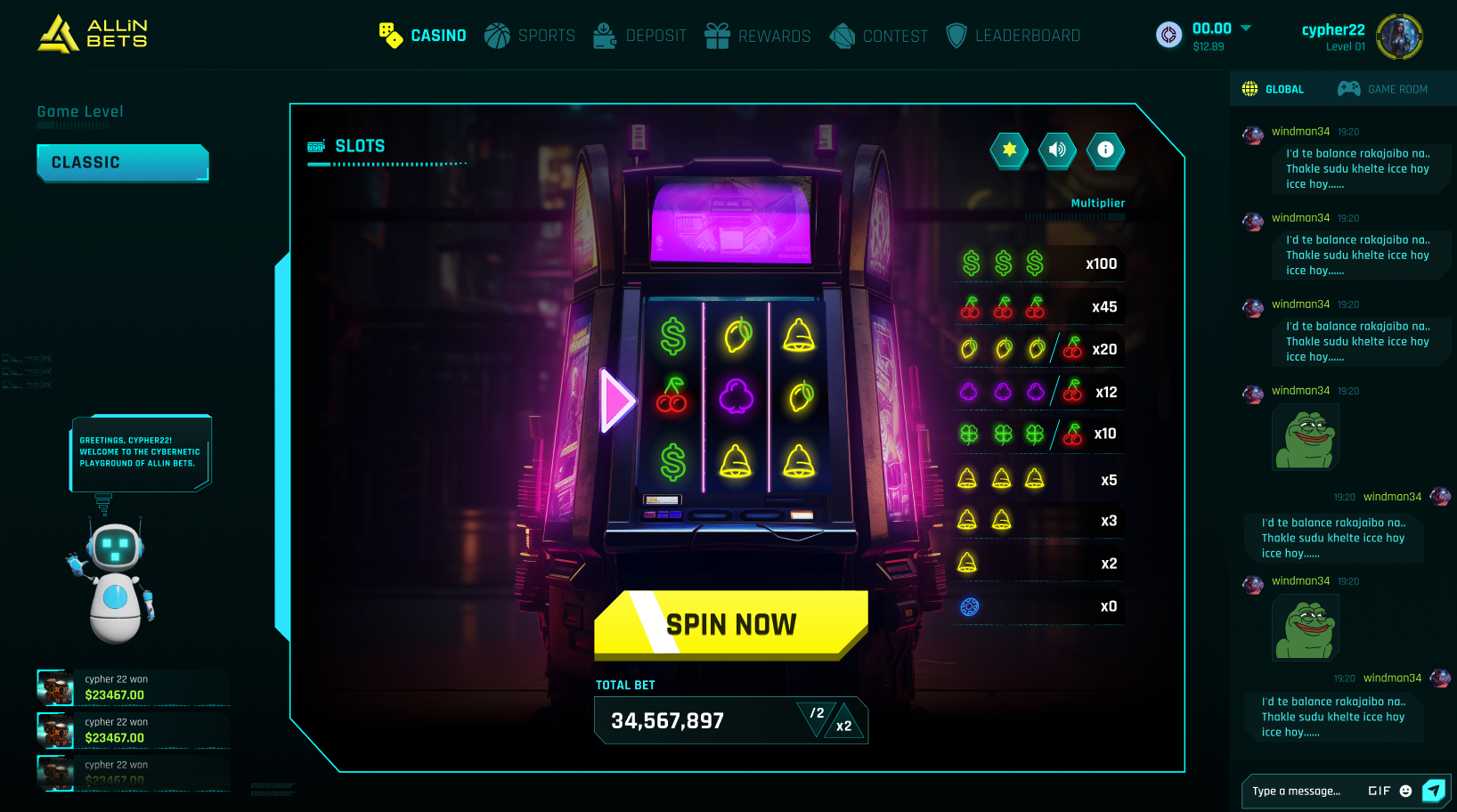Expand the balance dropdown showing 00.00
Screen dimensions: 1457x812
click(1246, 28)
